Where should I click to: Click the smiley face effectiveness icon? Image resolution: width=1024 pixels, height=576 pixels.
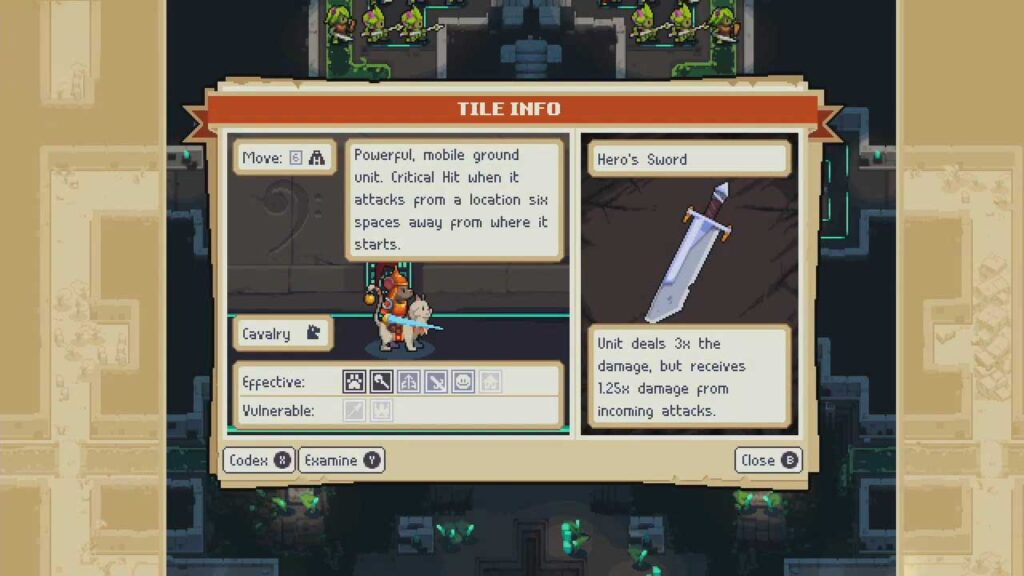click(x=463, y=381)
